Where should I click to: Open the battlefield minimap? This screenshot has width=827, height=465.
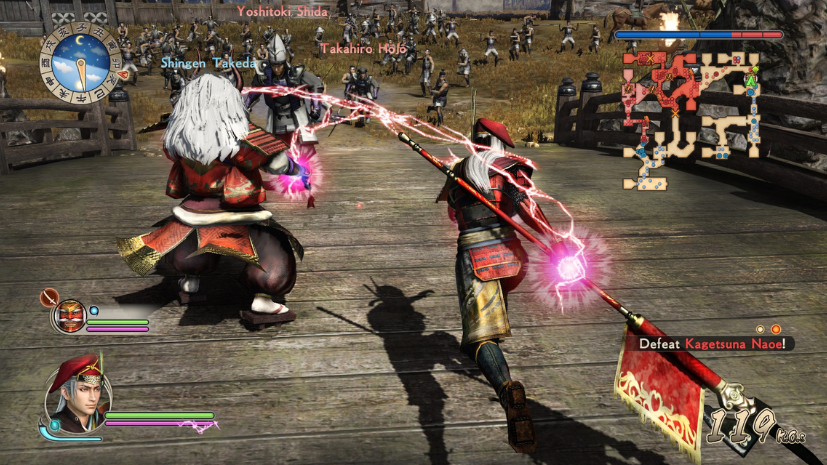[x=692, y=118]
